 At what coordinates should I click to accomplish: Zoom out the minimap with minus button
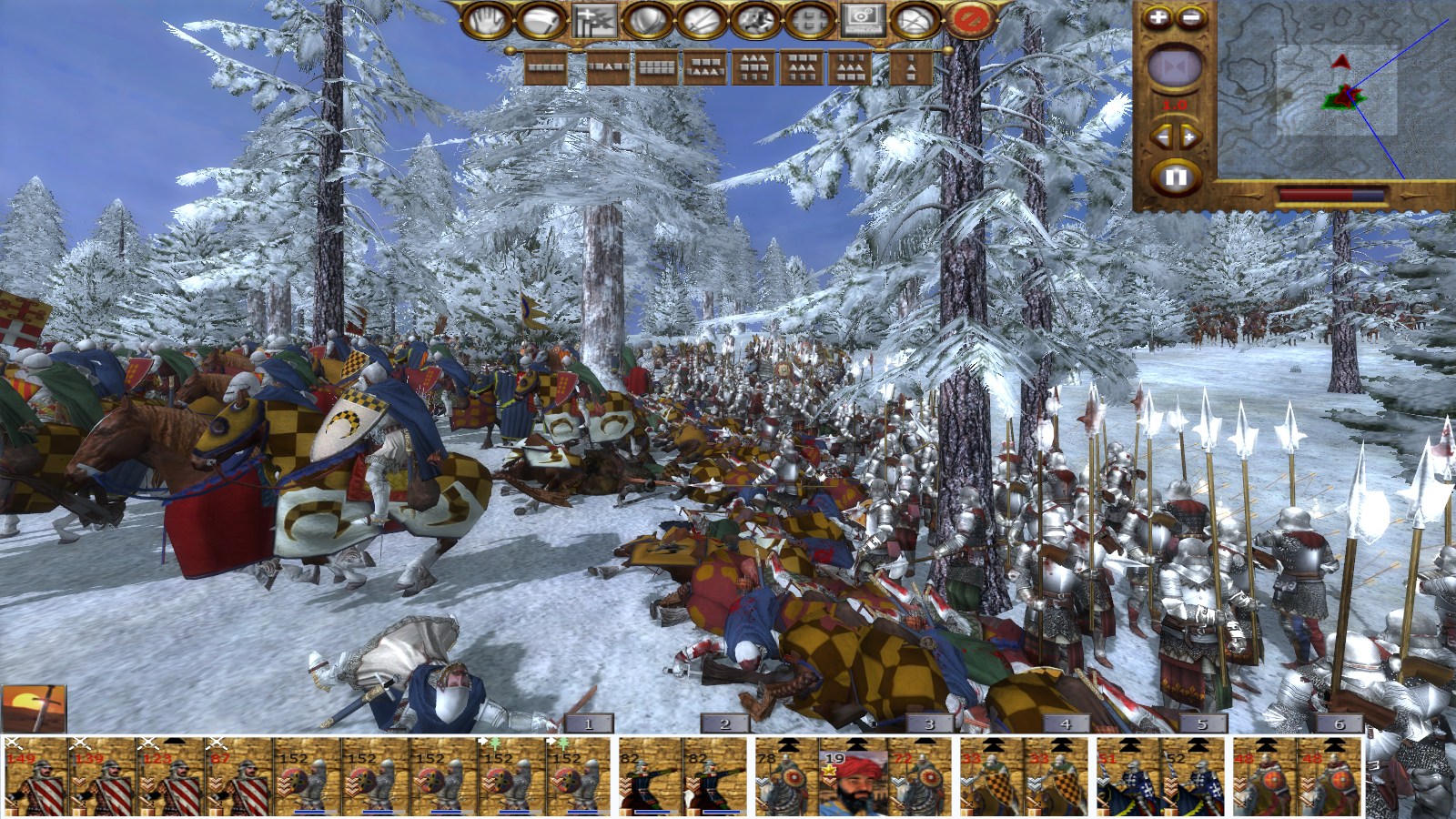1191,17
